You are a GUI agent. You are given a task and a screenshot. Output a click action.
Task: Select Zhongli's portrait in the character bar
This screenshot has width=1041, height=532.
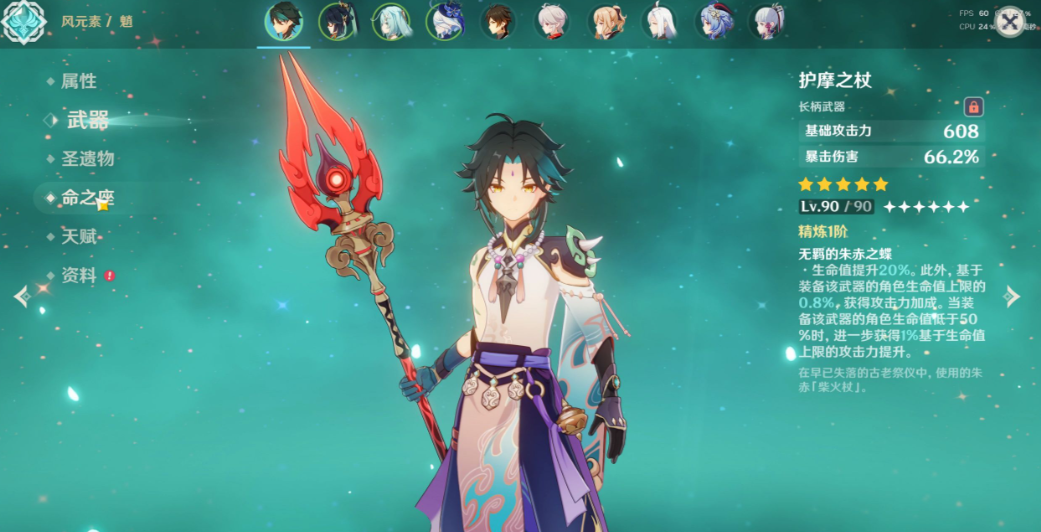tap(498, 22)
